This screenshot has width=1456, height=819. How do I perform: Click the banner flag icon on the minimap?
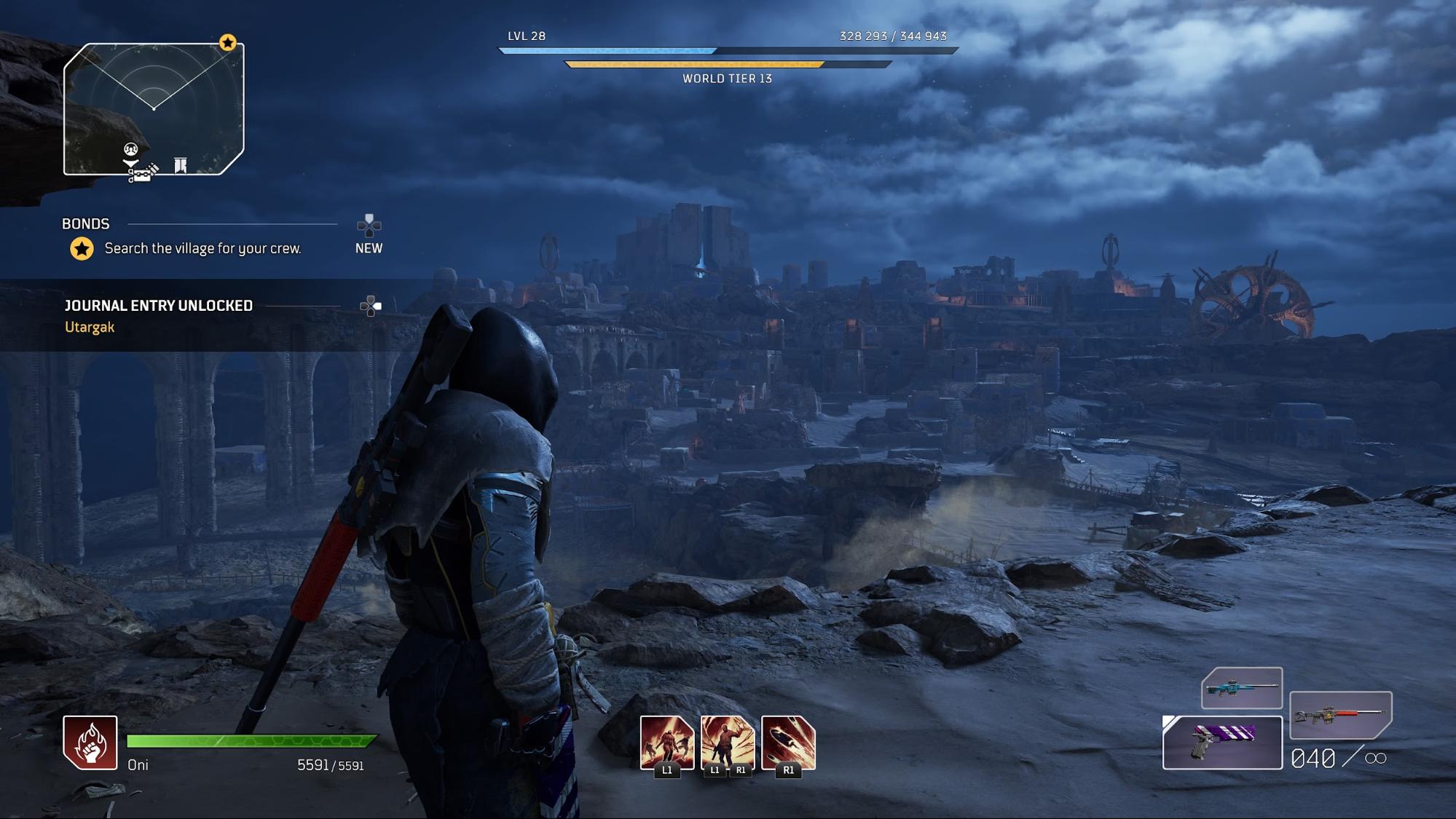point(179,165)
